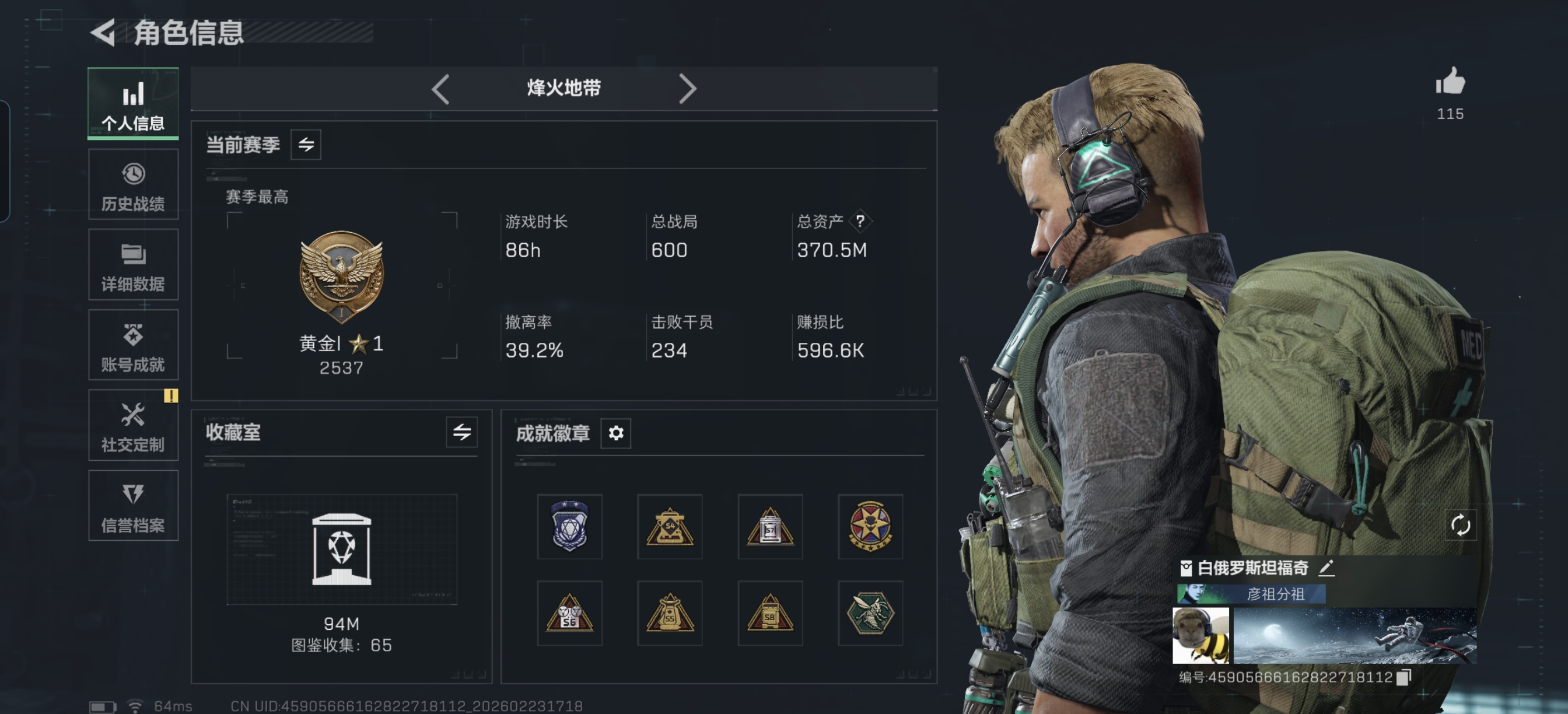
Task: Select the hornet hexagon achievement badge
Action: [x=870, y=613]
